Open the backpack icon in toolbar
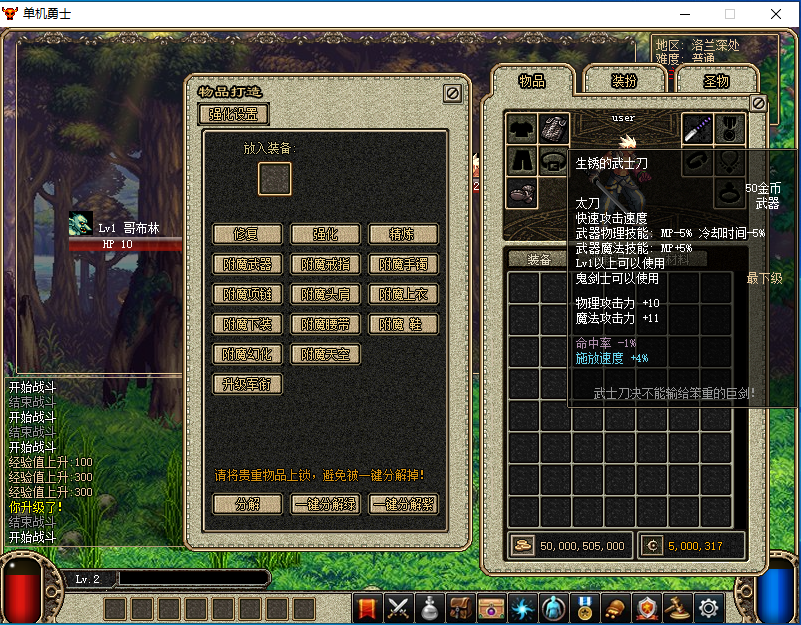The image size is (801, 625). [460, 606]
